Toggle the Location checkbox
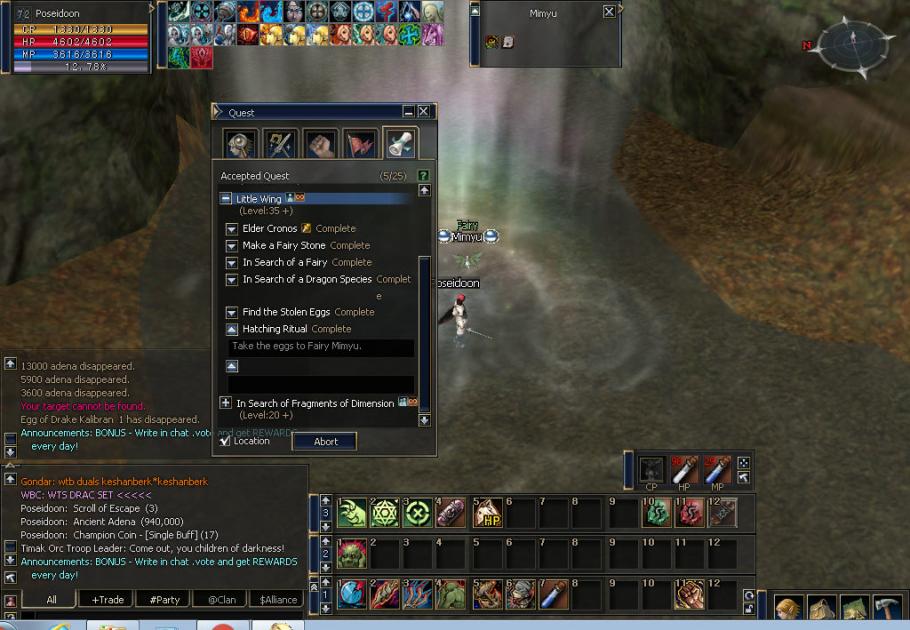 [225, 441]
